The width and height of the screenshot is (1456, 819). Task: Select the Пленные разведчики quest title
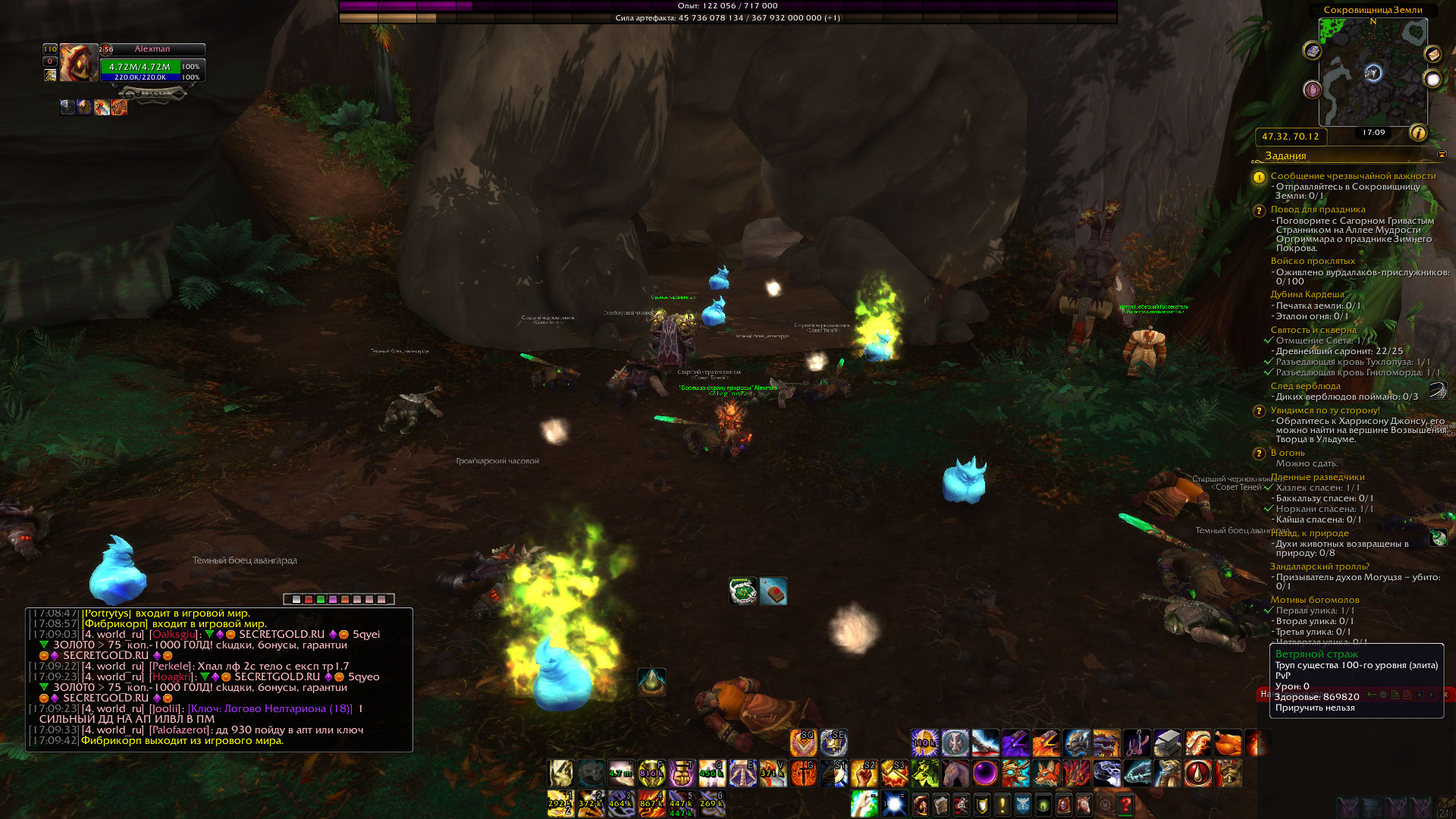[1317, 477]
